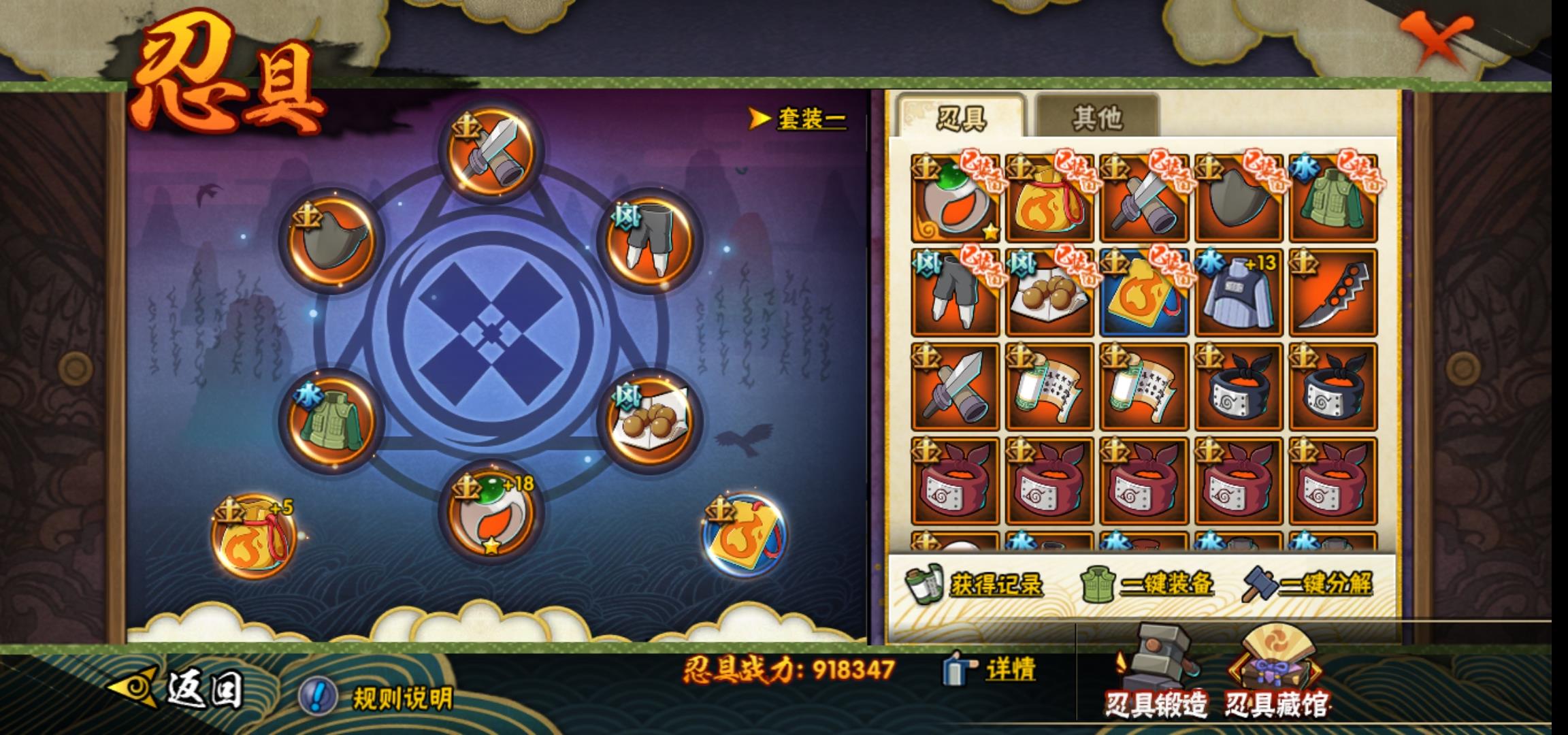
Task: Close the ninja tool screen with the X
Action: click(1435, 42)
